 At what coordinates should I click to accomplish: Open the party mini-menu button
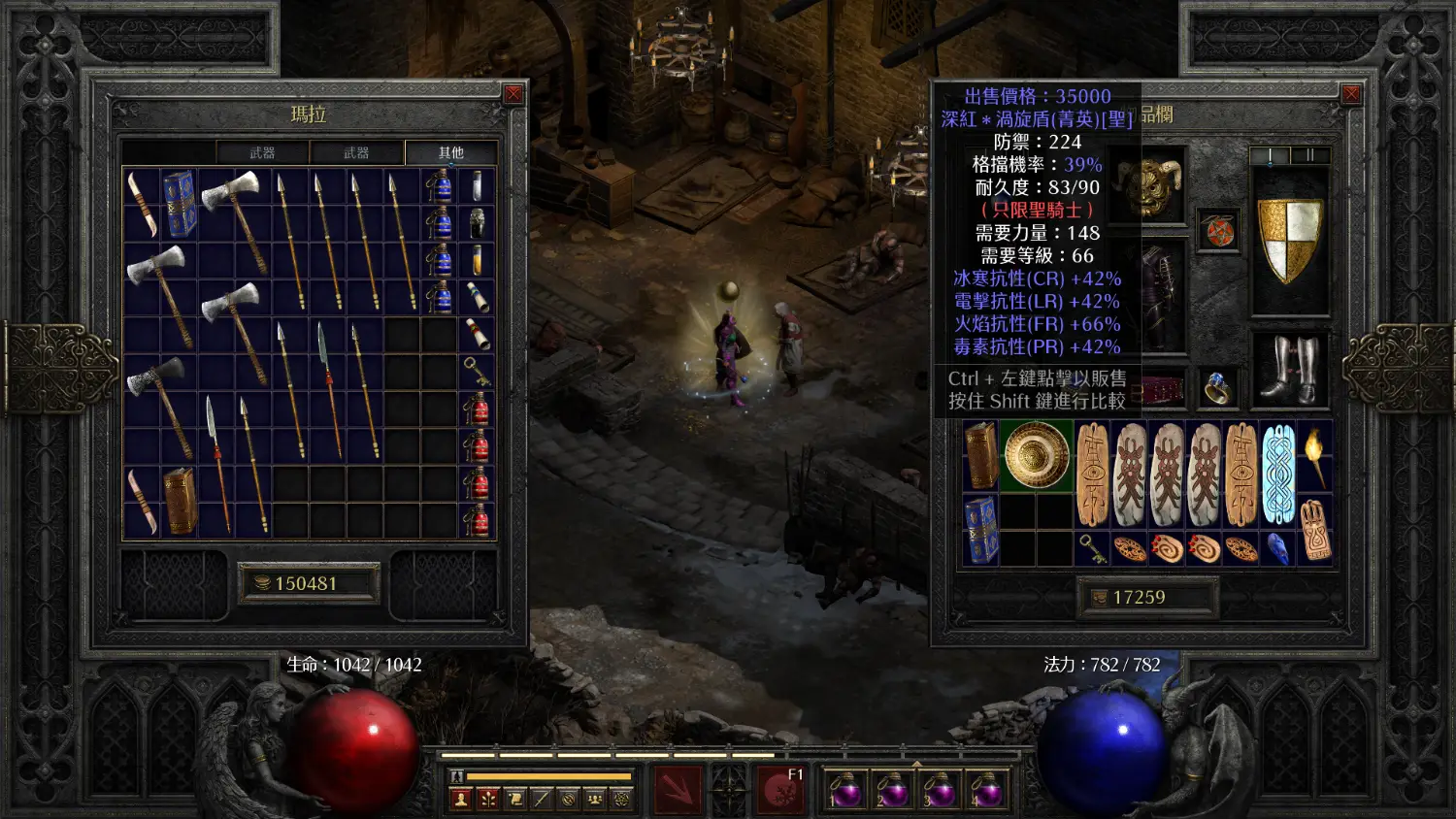pyautogui.click(x=595, y=799)
